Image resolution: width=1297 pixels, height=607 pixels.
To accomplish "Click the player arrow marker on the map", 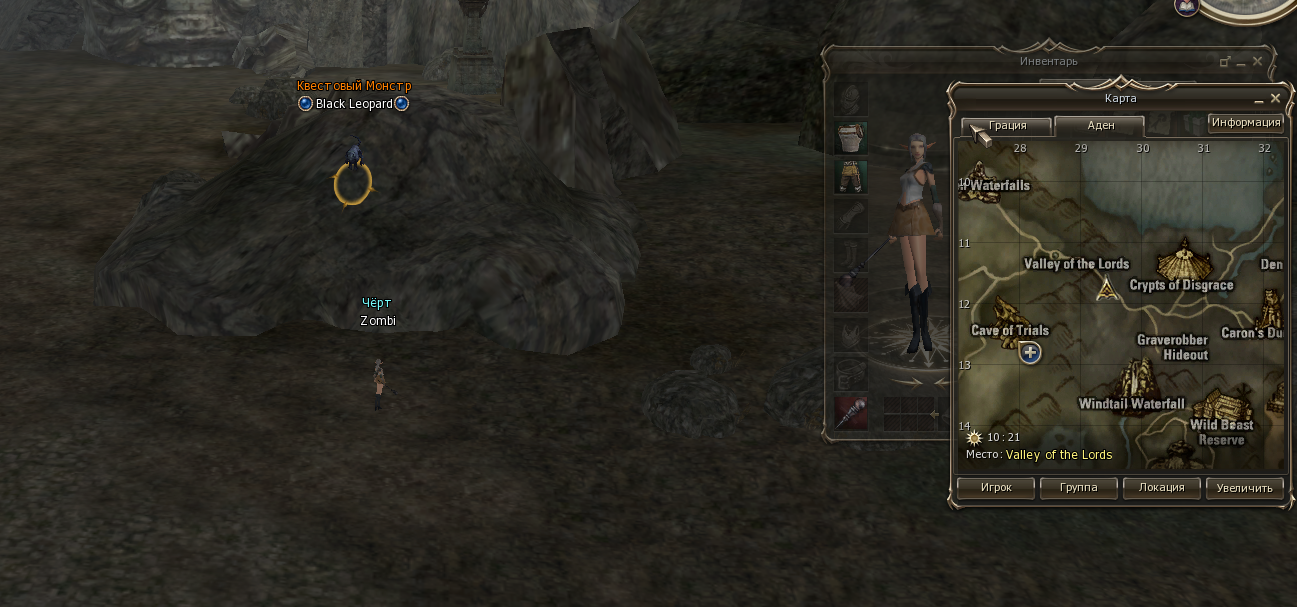I will click(x=1107, y=290).
